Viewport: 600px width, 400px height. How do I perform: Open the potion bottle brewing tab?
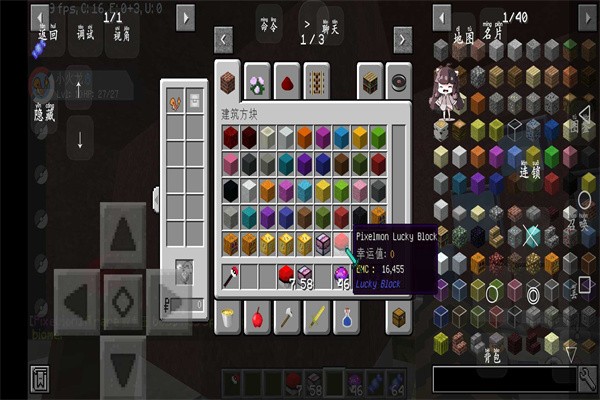coord(345,318)
